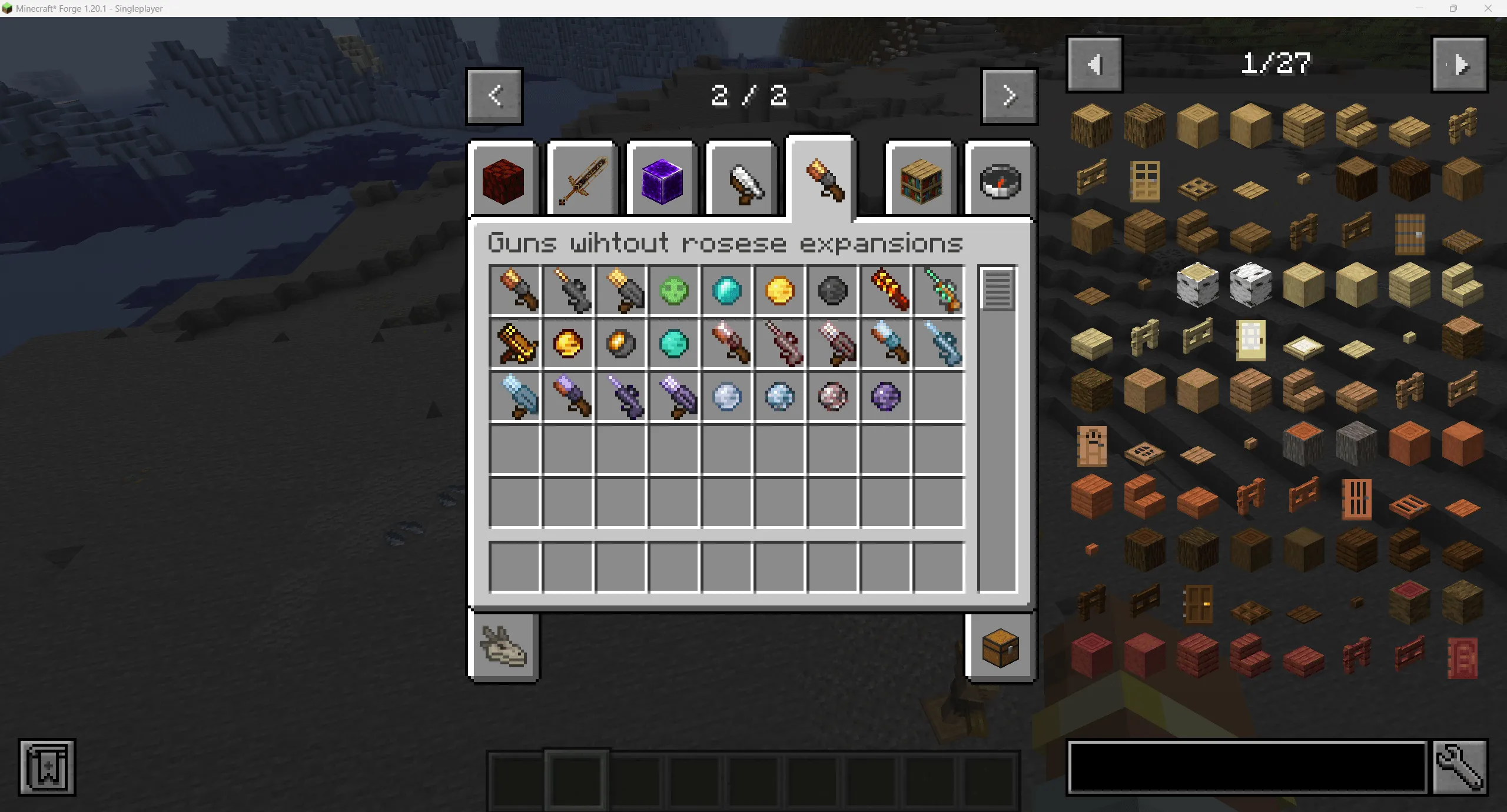Select the diamond orb projectile item
The image size is (1507, 812).
727,291
